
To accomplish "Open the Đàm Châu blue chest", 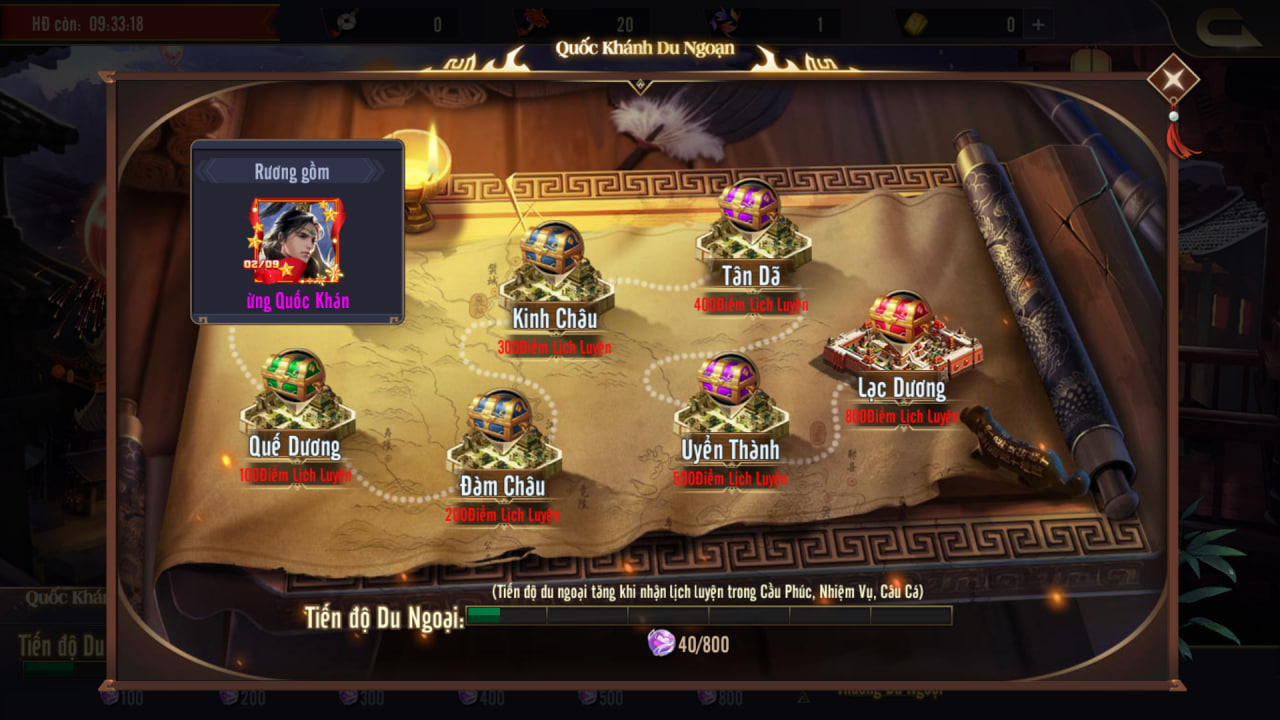I will coord(500,416).
